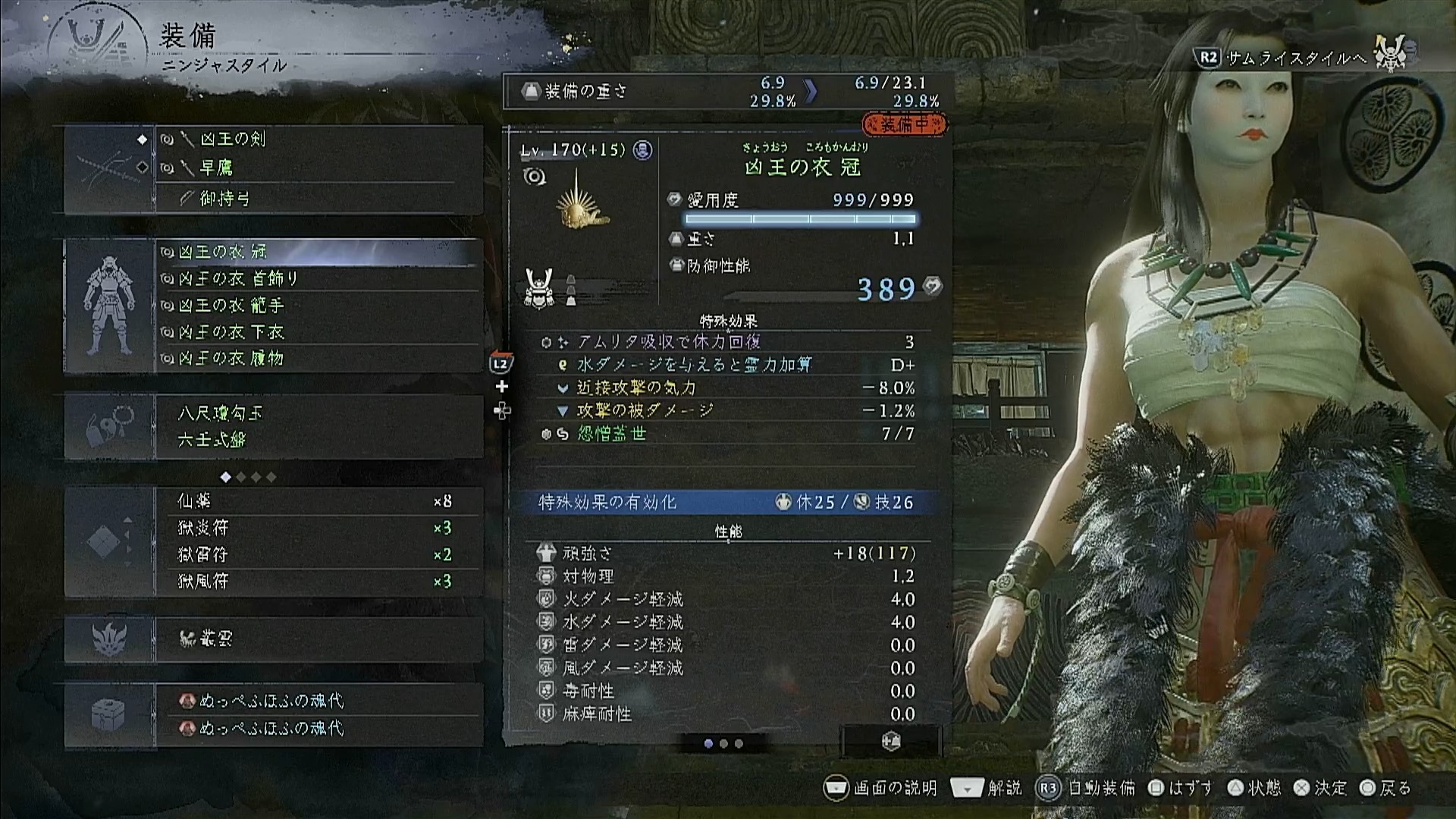Select the 凶王の衣 冠 head armor slot
The width and height of the screenshot is (1456, 819).
(x=318, y=252)
